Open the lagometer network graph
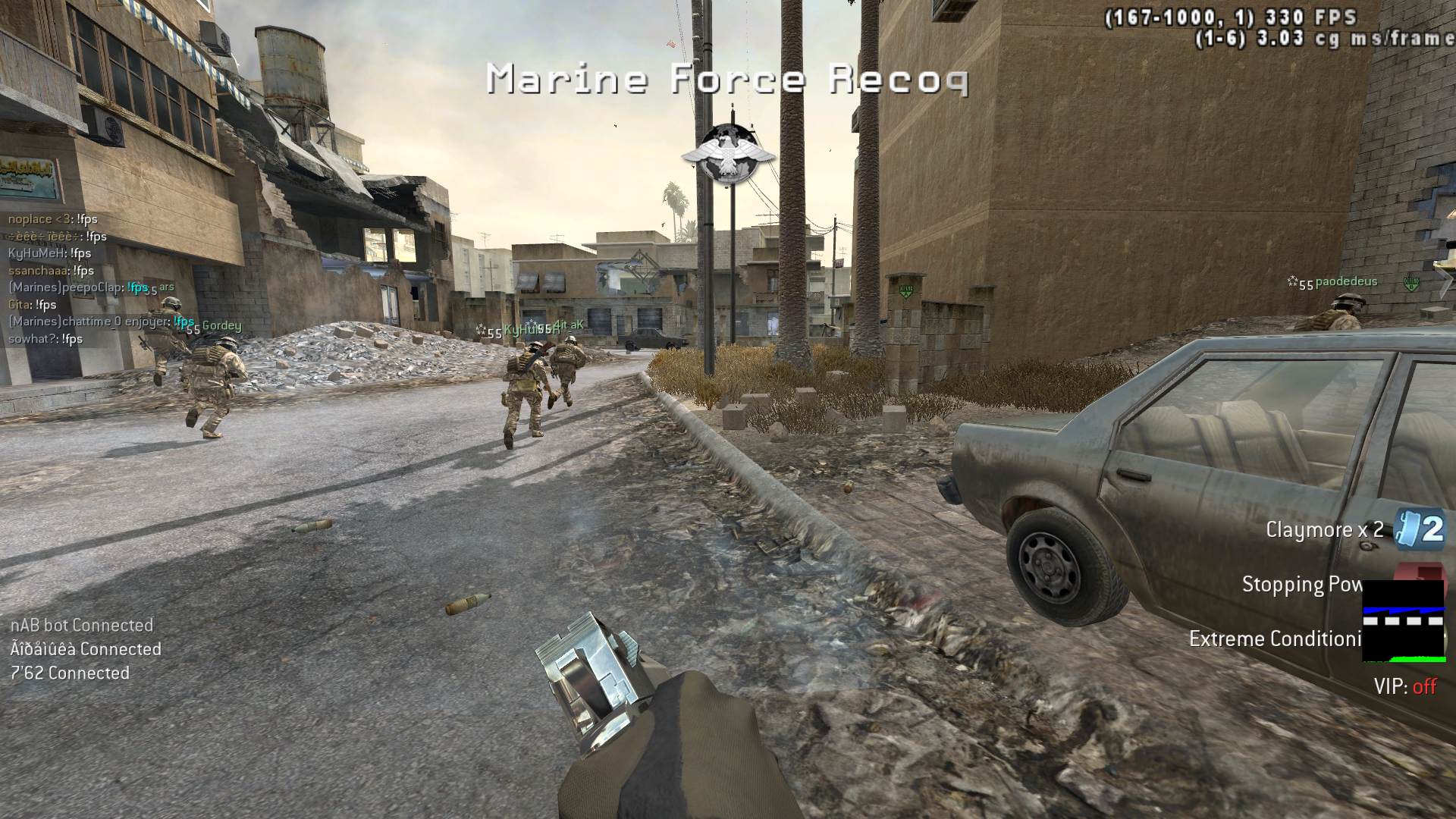The width and height of the screenshot is (1456, 819). pyautogui.click(x=1403, y=621)
